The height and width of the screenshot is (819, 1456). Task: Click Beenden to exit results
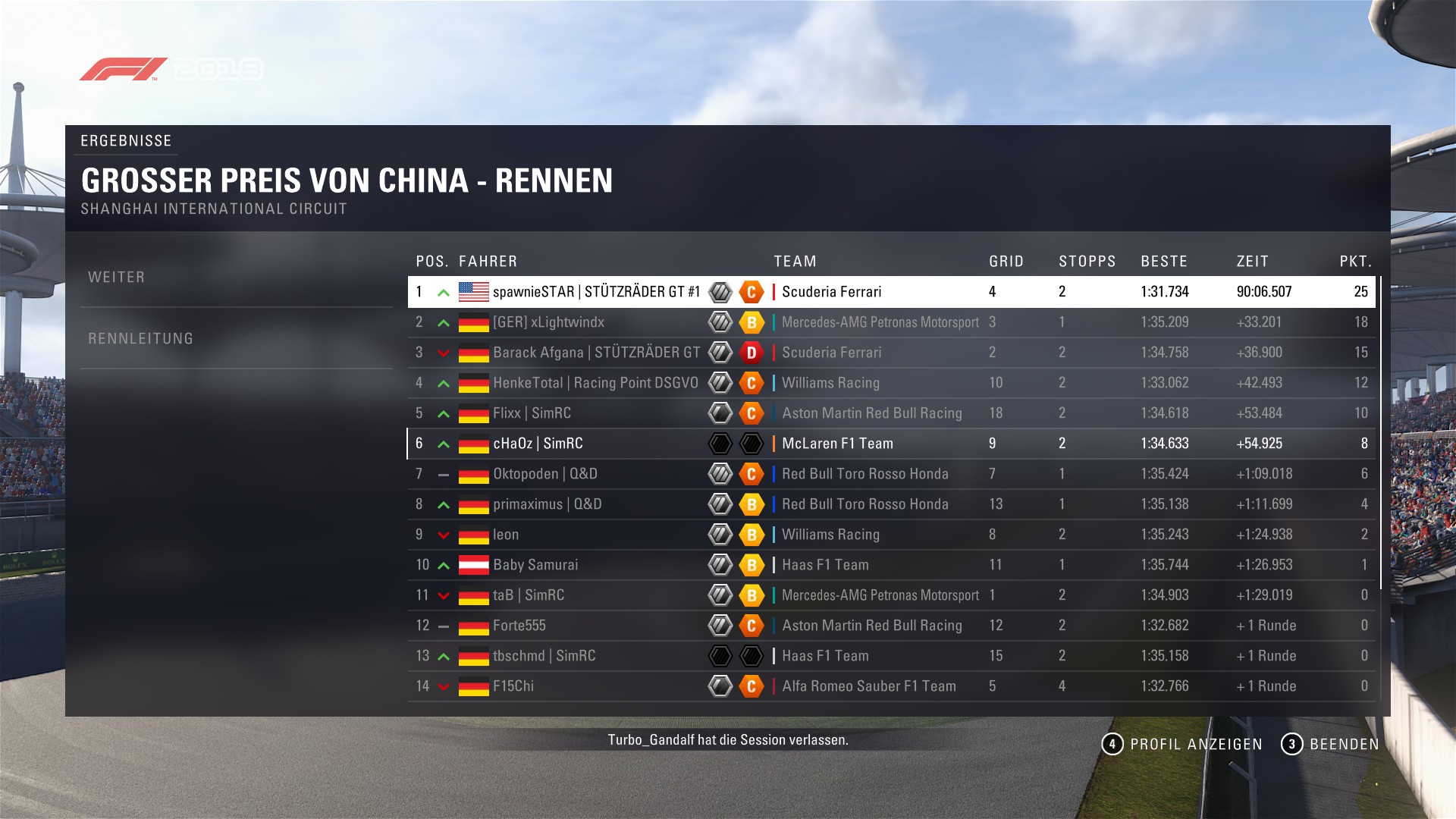(1330, 745)
